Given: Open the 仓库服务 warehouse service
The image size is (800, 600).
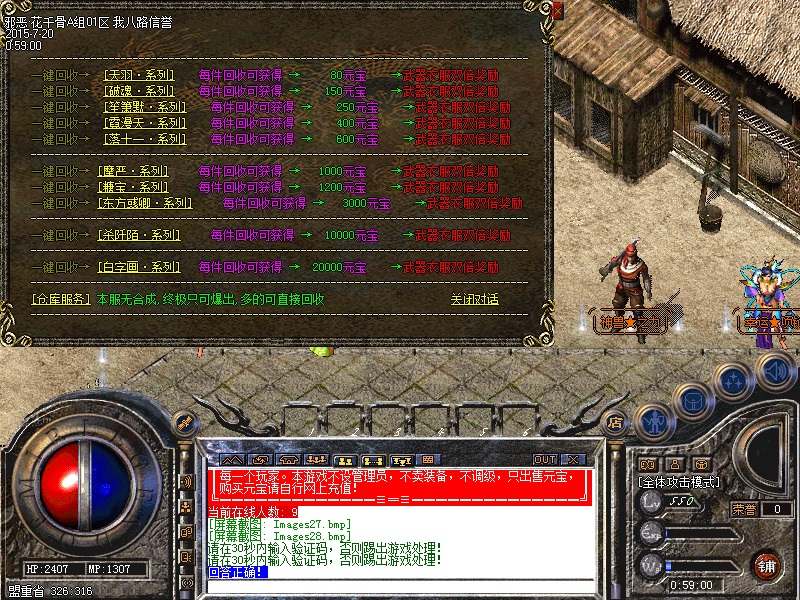Looking at the screenshot, I should coord(60,299).
